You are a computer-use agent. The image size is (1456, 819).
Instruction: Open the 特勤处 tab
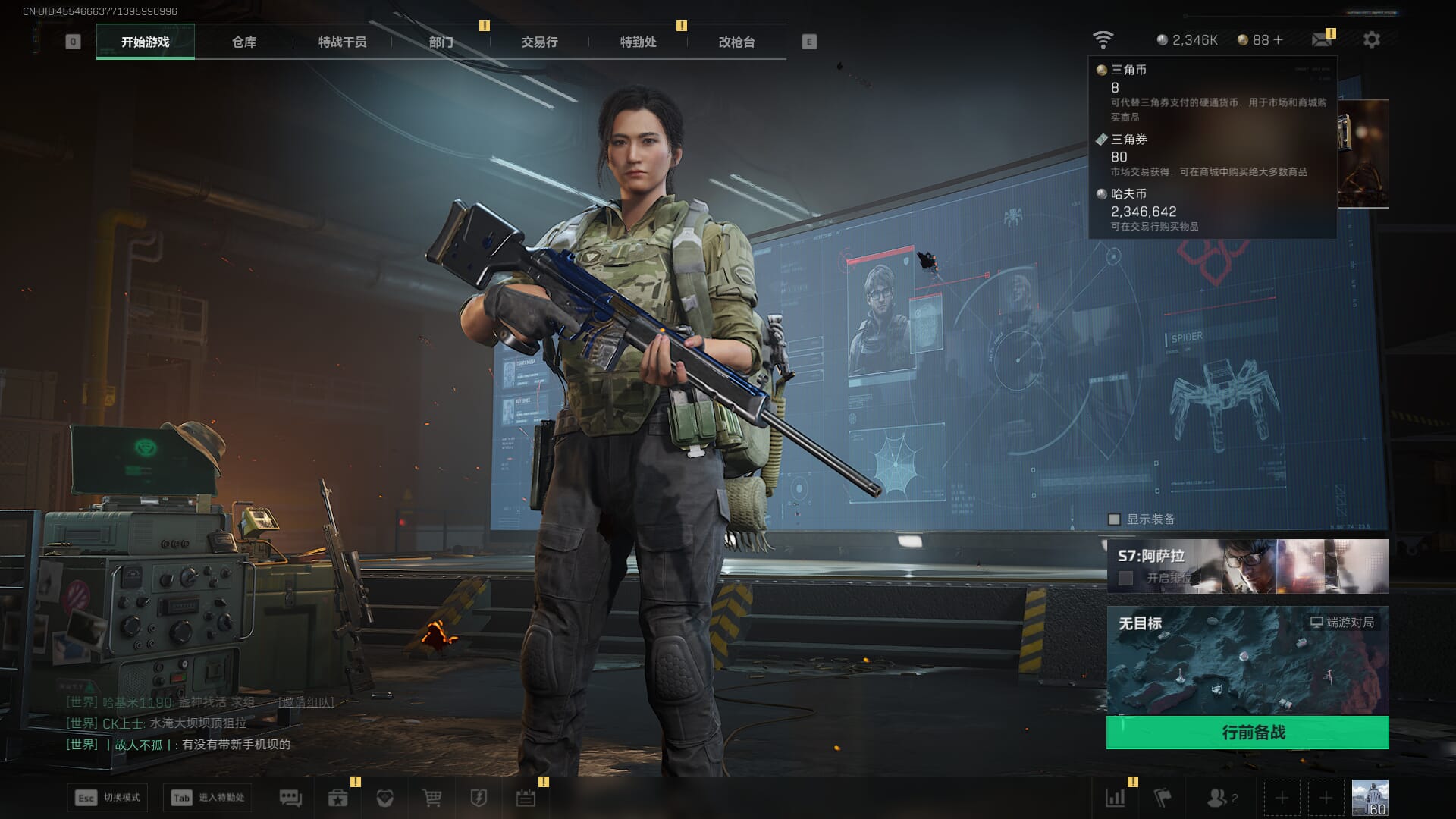point(638,42)
